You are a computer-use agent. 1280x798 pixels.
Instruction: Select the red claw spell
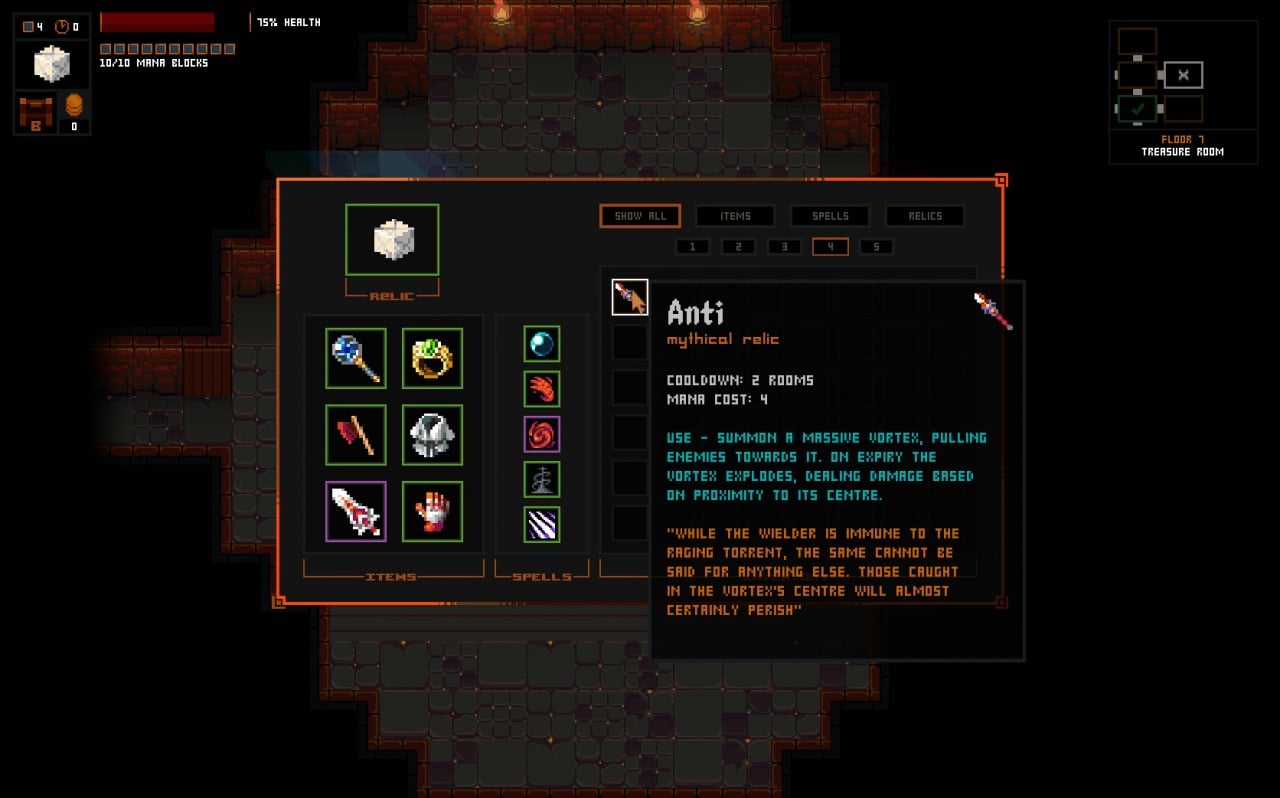click(542, 389)
